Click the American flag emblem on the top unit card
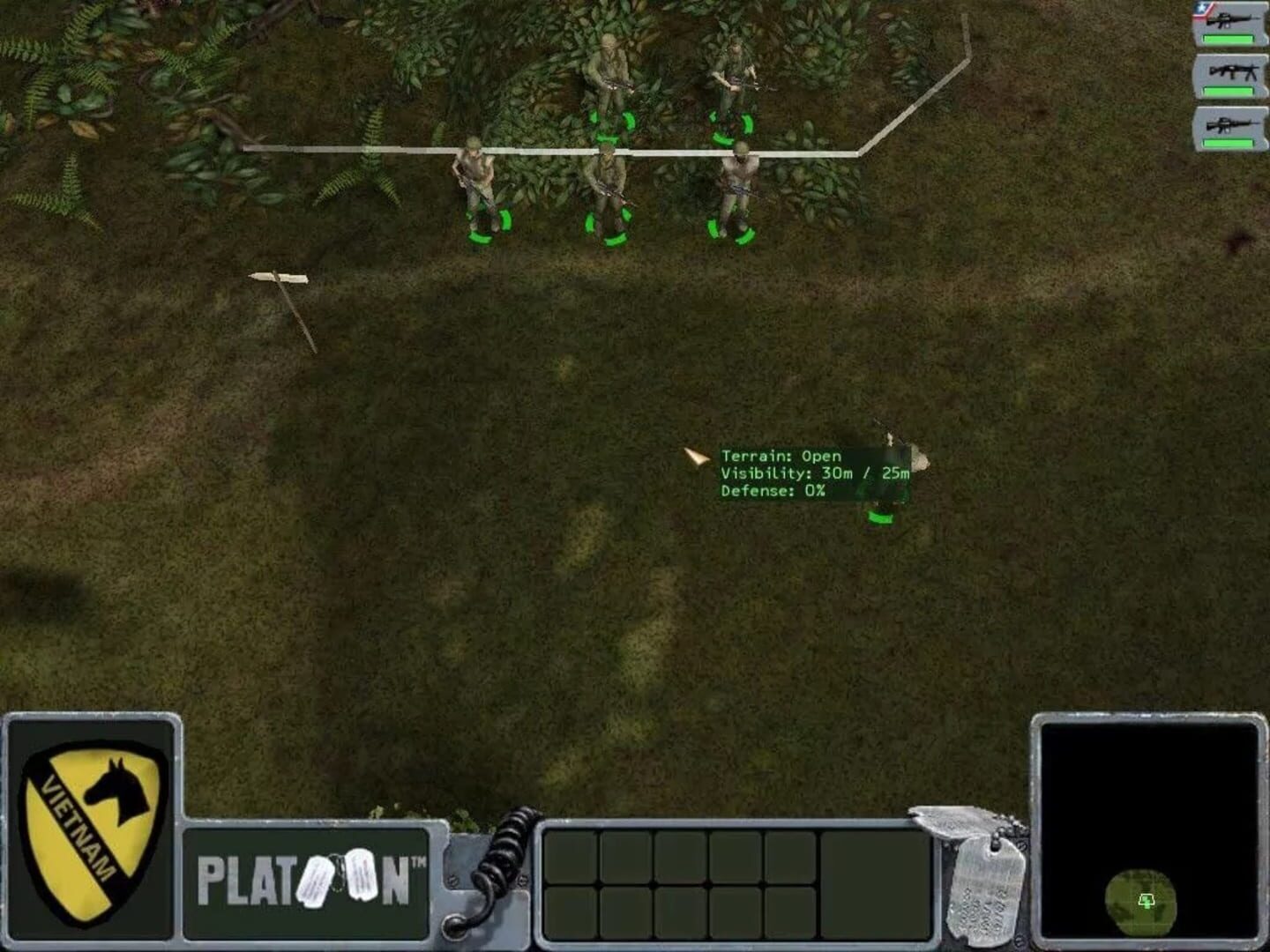1270x952 pixels. pyautogui.click(x=1200, y=7)
